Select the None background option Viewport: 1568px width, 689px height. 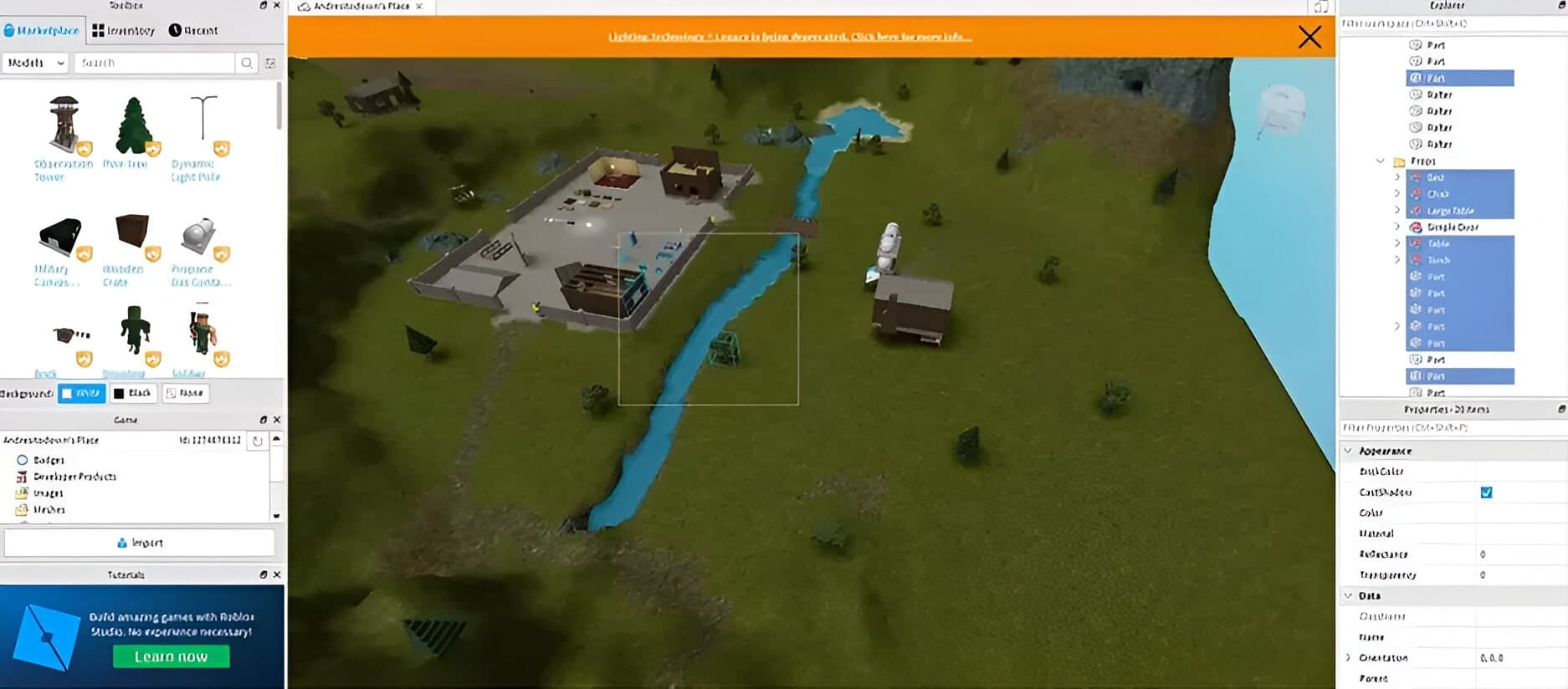coord(185,393)
